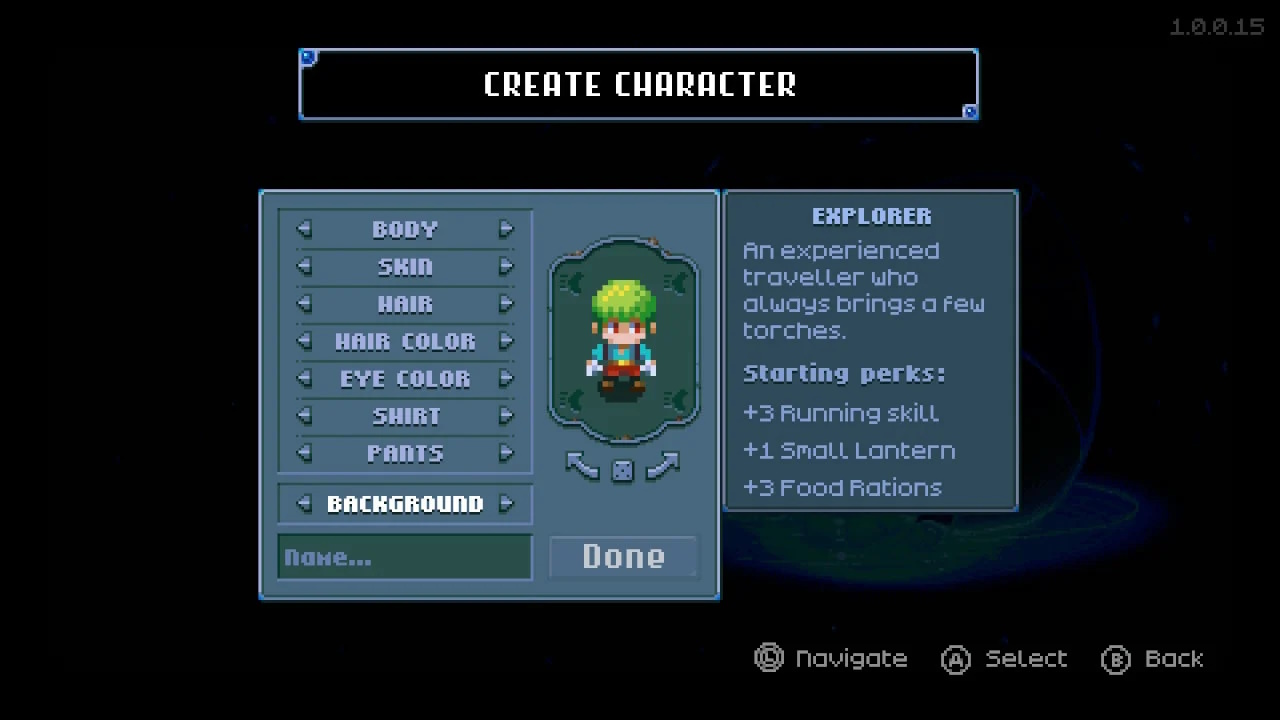
Task: Change Eye Color using the right arrow
Action: tap(506, 378)
